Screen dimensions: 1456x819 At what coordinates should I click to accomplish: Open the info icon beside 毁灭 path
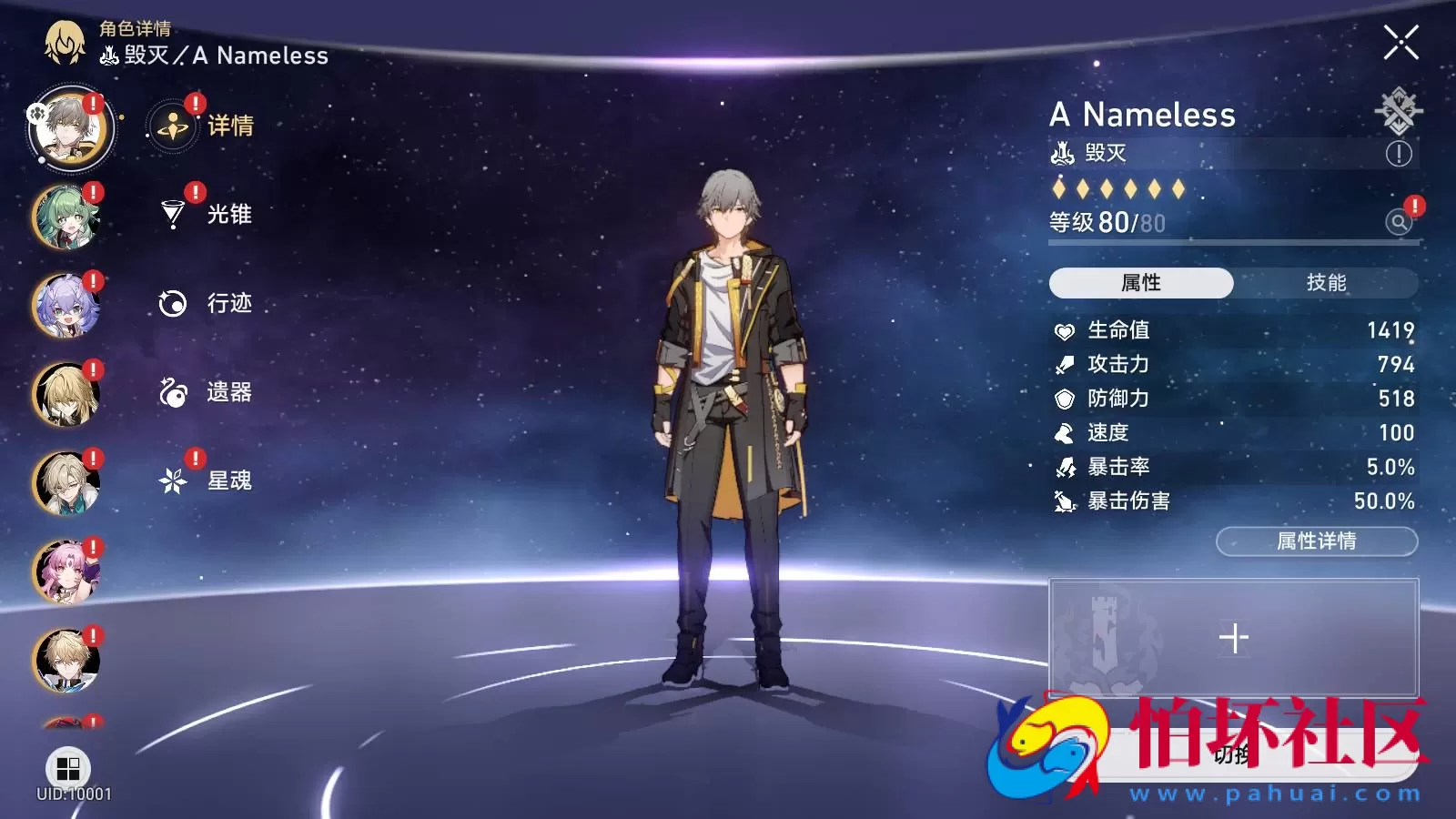tap(1399, 154)
